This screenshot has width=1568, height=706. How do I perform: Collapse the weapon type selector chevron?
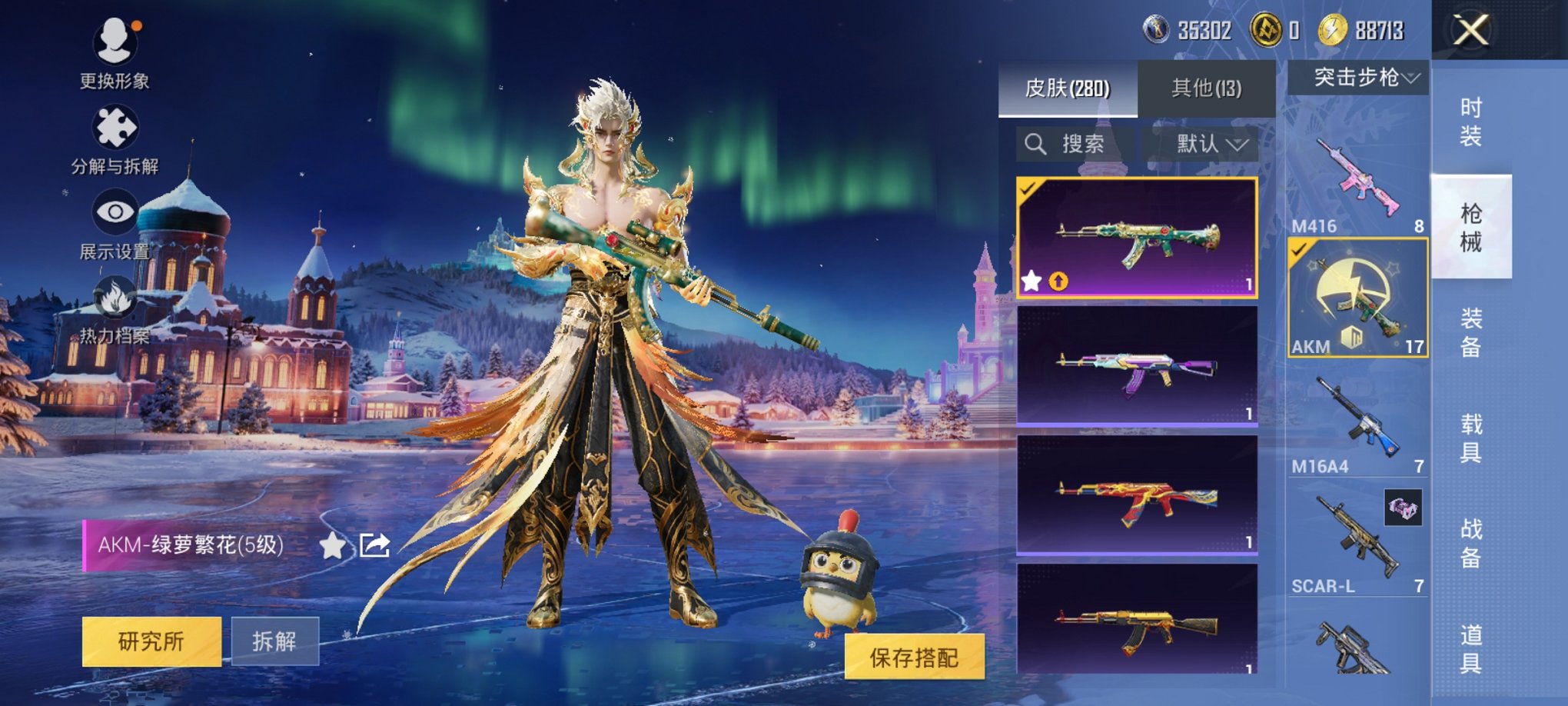point(1413,78)
